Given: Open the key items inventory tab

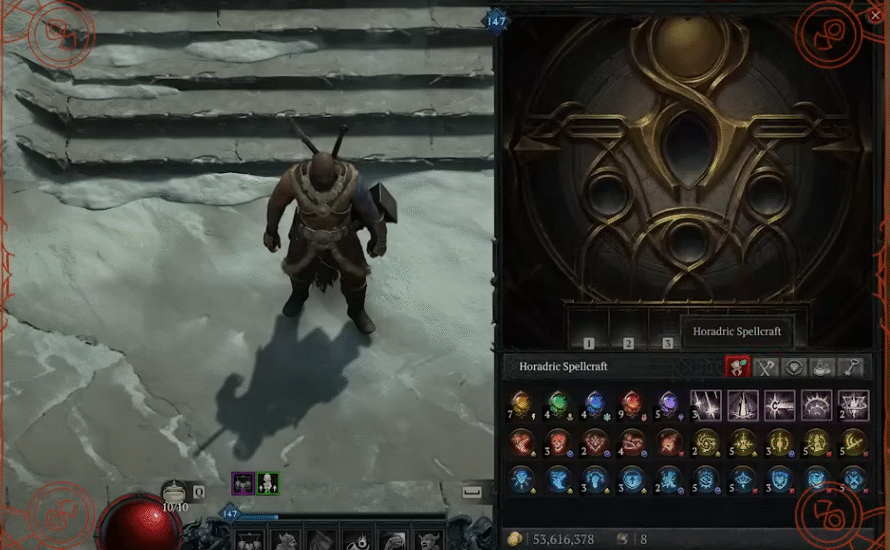Looking at the screenshot, I should tap(850, 367).
